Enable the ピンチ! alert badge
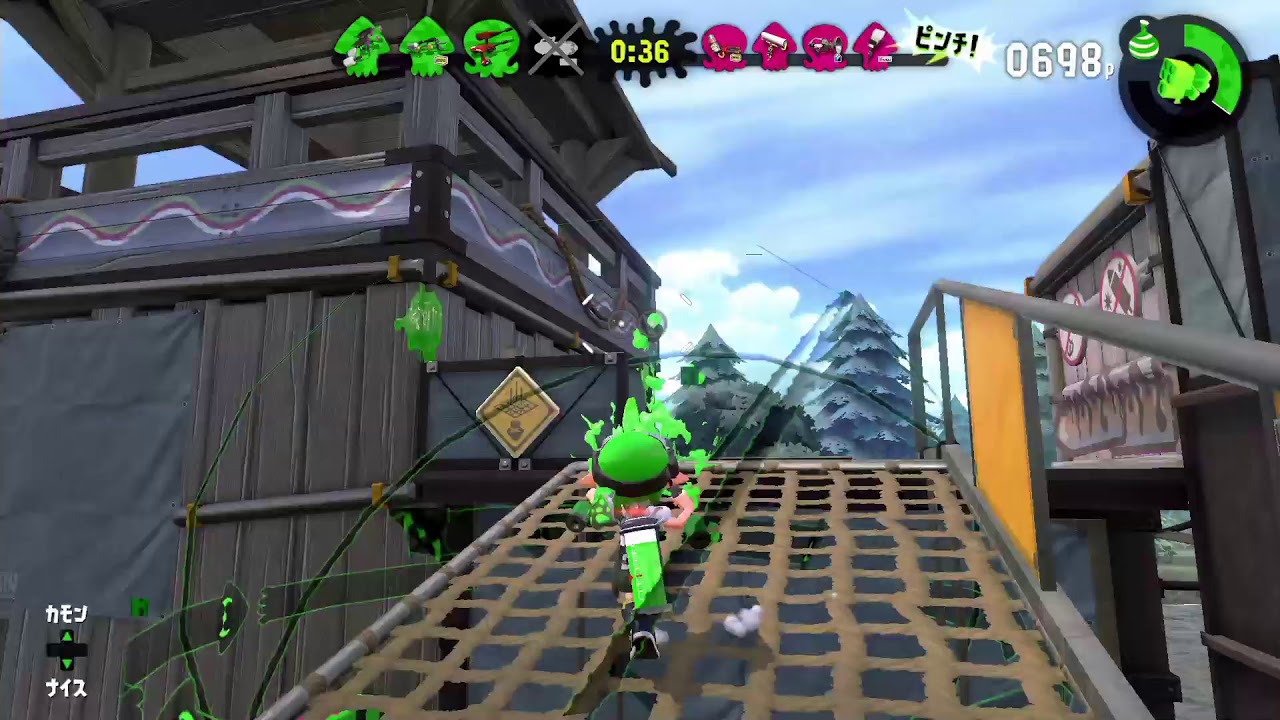The image size is (1280, 720). tap(944, 44)
